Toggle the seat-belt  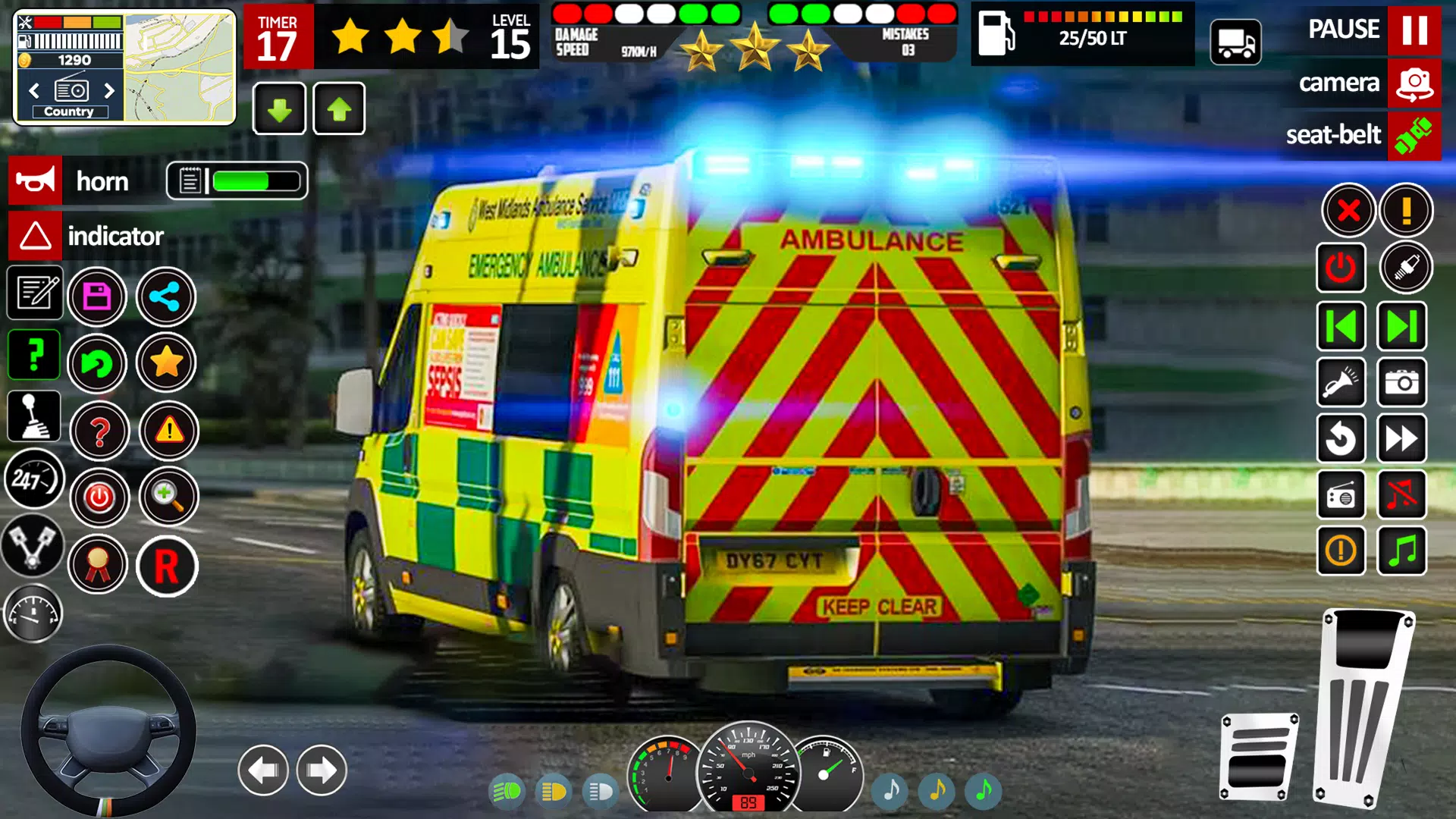coord(1412,136)
